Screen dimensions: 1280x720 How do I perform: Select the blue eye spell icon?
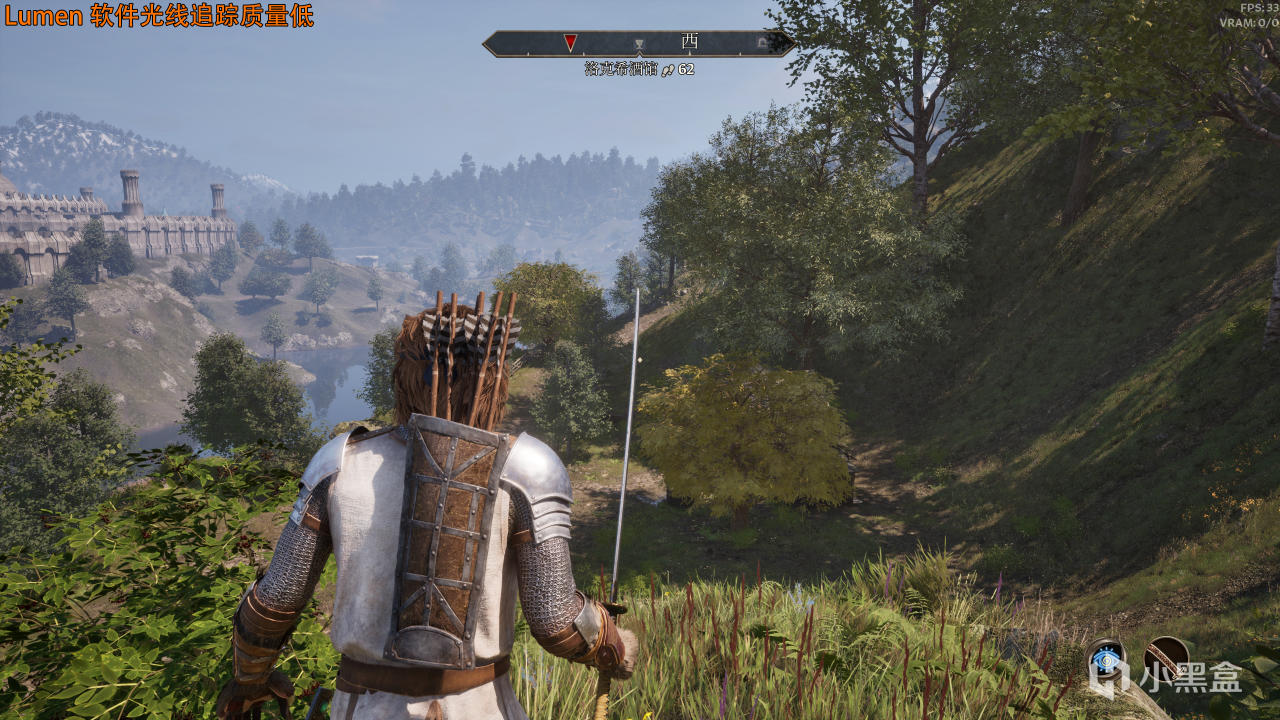[1105, 658]
